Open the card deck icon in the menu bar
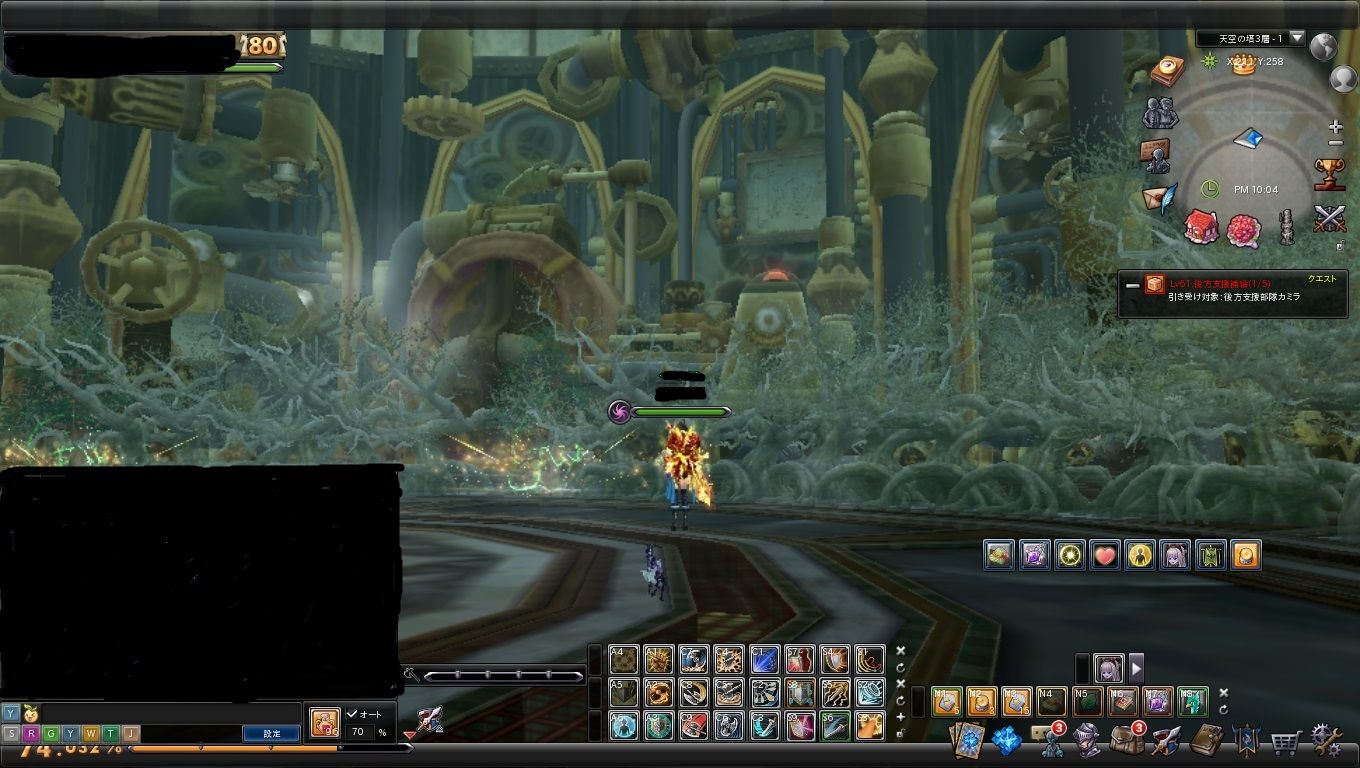Viewport: 1360px width, 768px height. [967, 741]
